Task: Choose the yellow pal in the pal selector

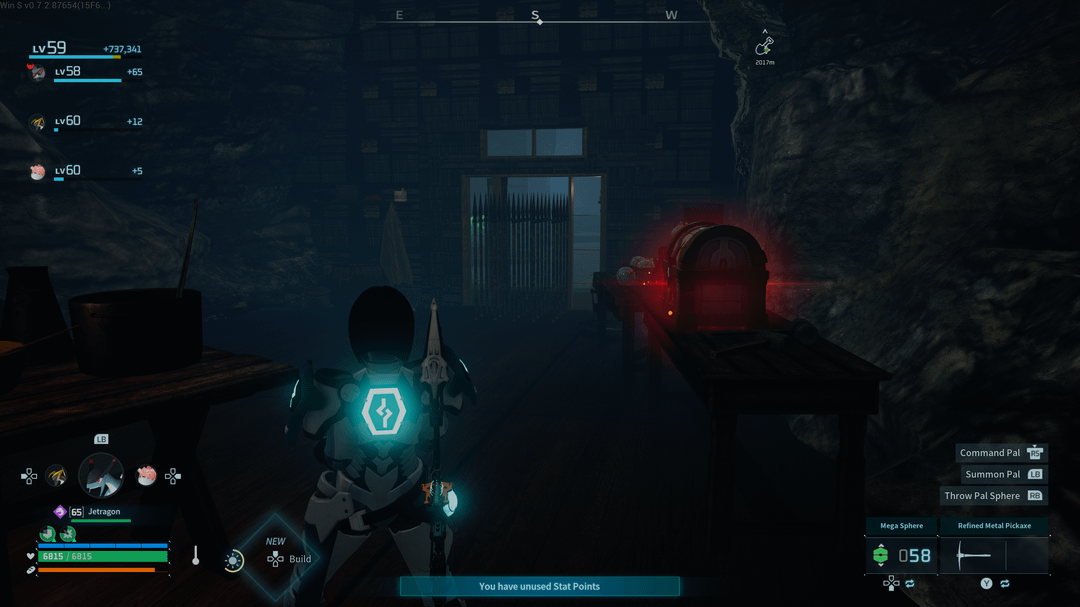Action: point(57,475)
